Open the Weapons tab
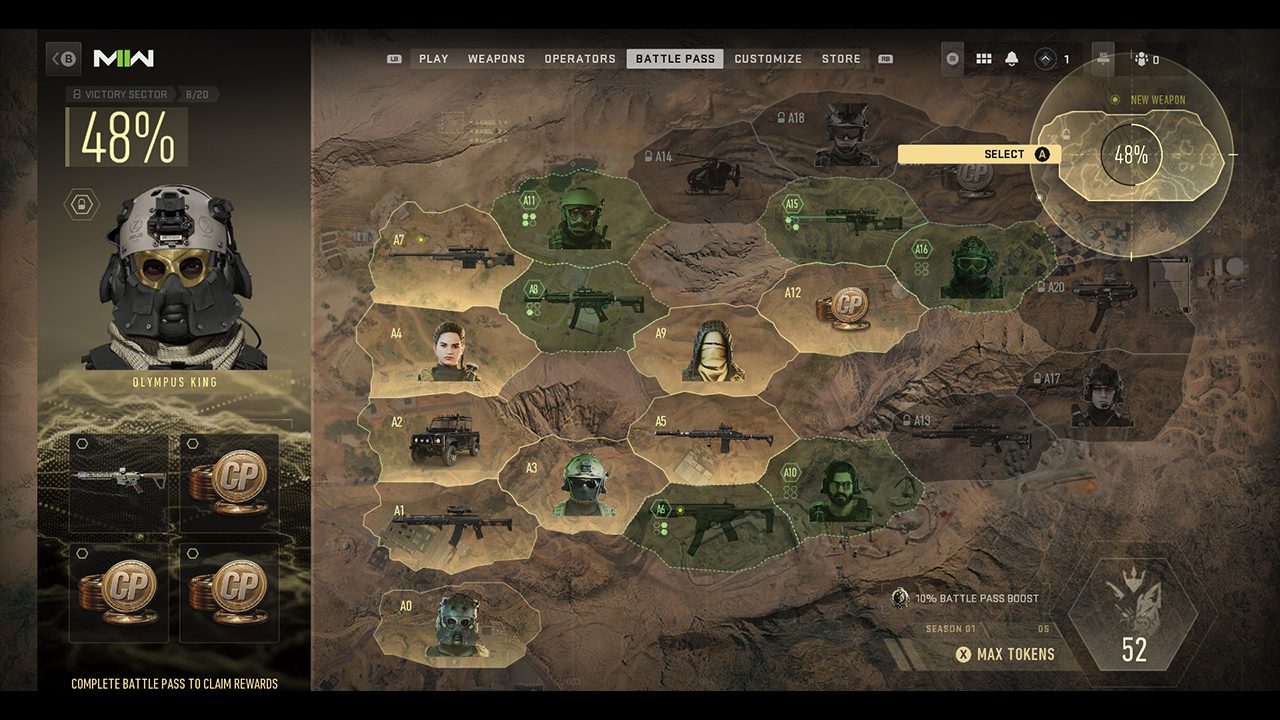This screenshot has width=1280, height=720. pyautogui.click(x=496, y=59)
